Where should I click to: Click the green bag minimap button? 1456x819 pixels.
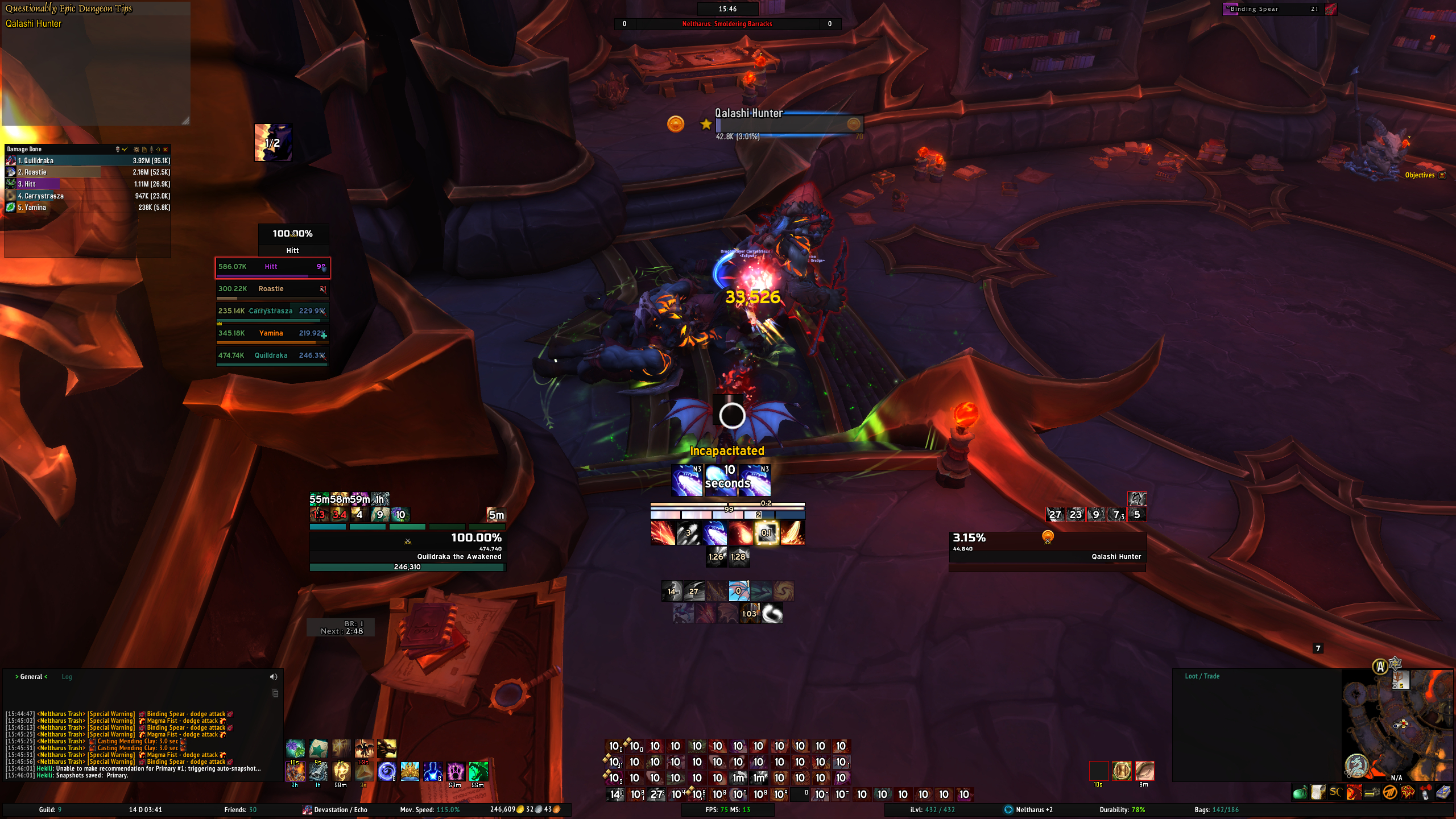(1299, 792)
